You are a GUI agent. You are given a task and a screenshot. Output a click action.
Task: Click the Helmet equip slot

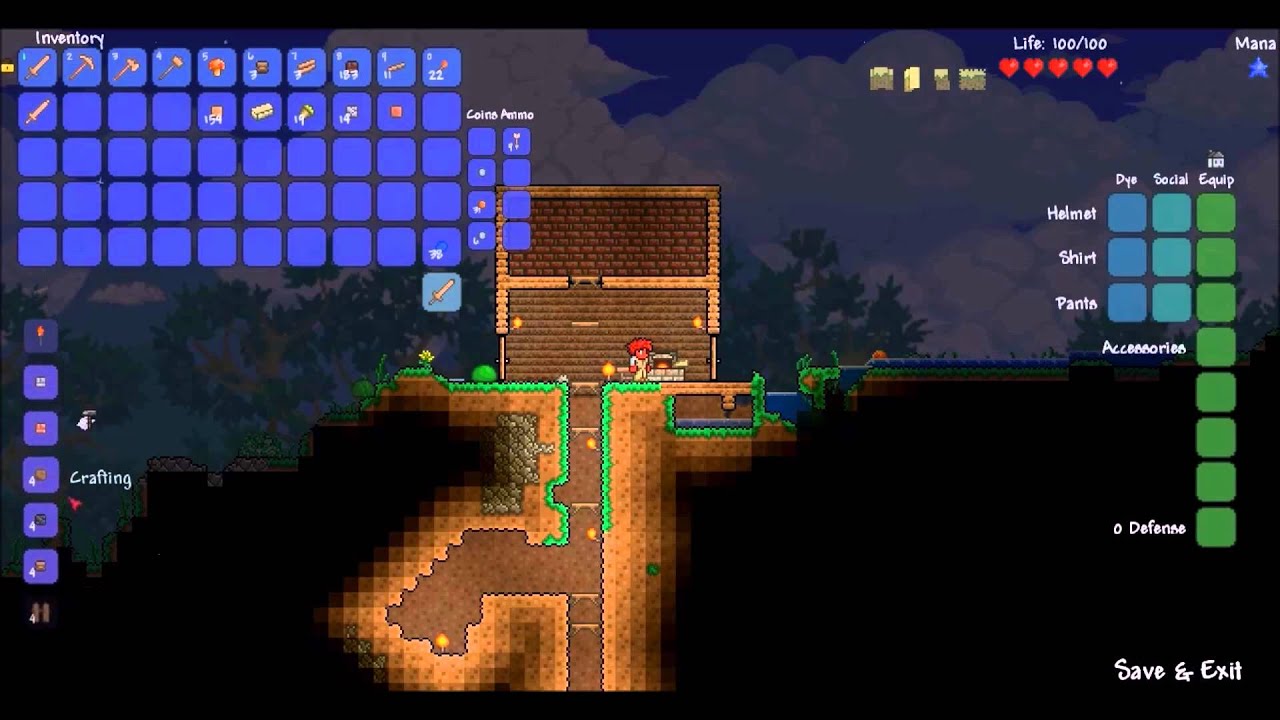[x=1216, y=213]
